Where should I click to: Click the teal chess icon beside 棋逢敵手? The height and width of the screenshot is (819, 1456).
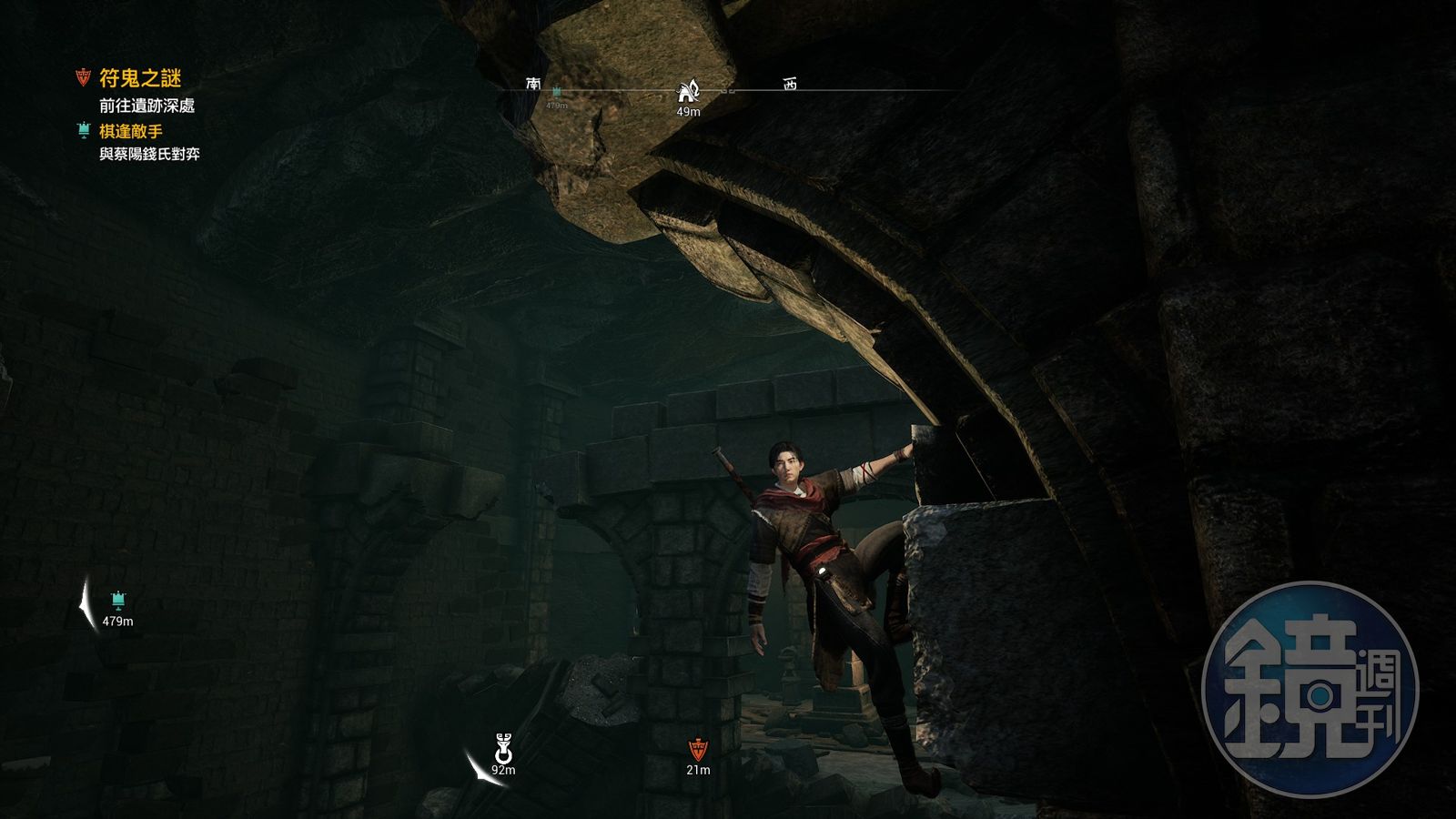[83, 131]
